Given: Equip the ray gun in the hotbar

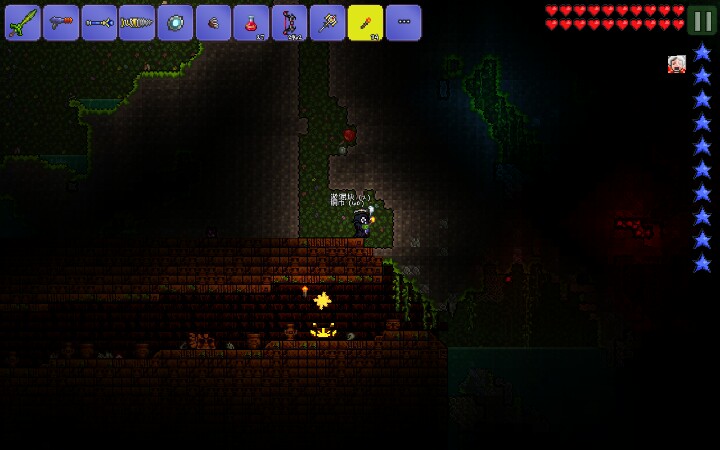Looking at the screenshot, I should click(x=61, y=22).
